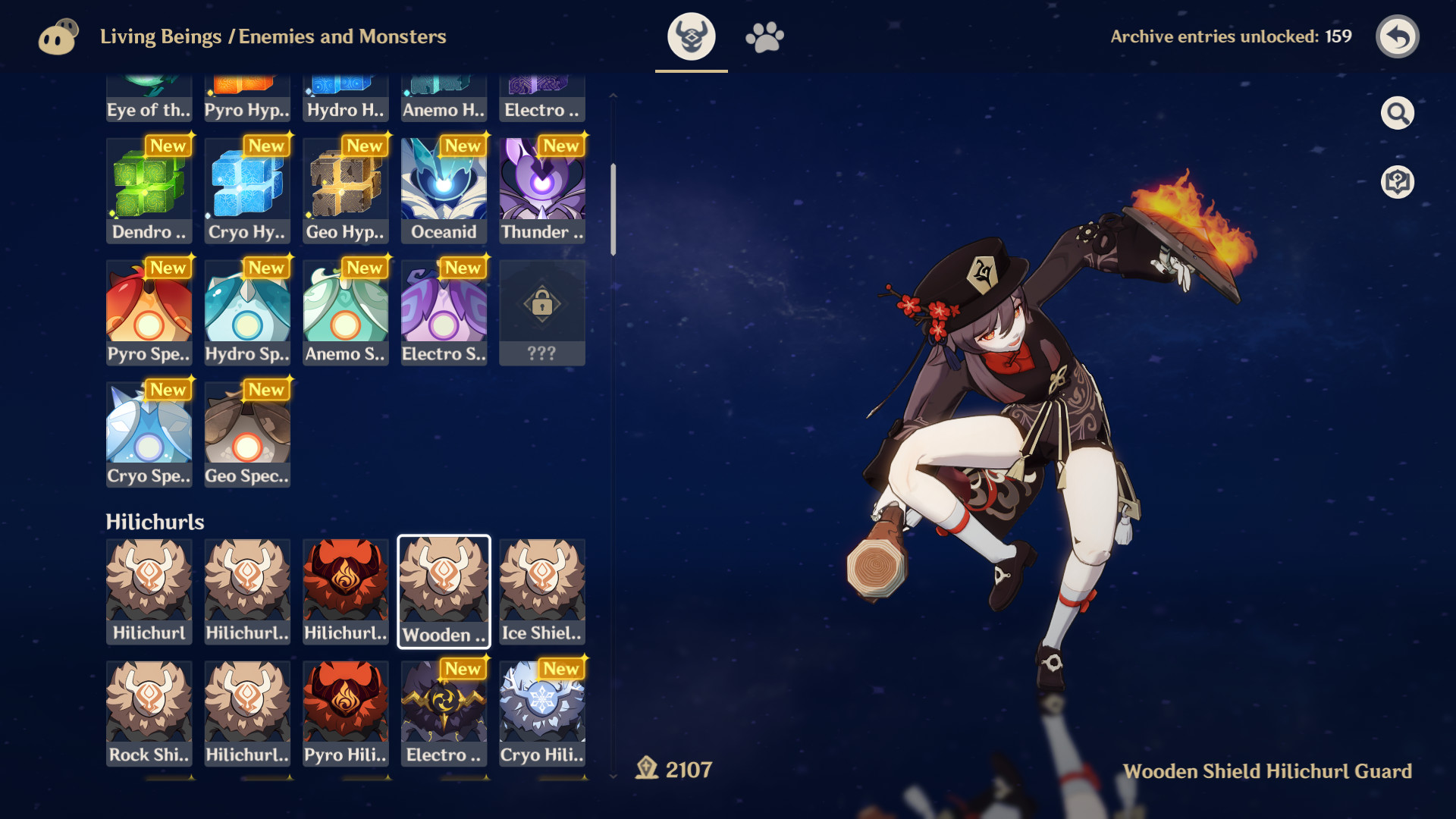
Task: Select the Ice Shield Hilichurl entry
Action: [x=541, y=591]
